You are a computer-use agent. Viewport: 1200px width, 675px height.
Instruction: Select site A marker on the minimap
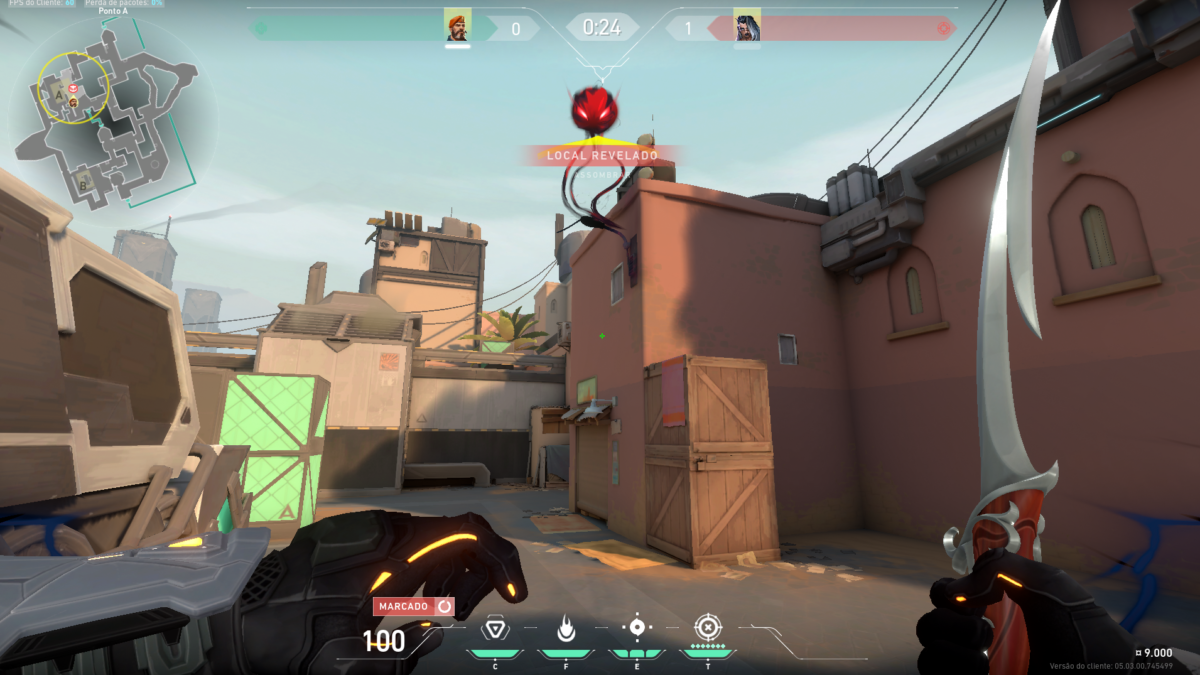tap(60, 96)
